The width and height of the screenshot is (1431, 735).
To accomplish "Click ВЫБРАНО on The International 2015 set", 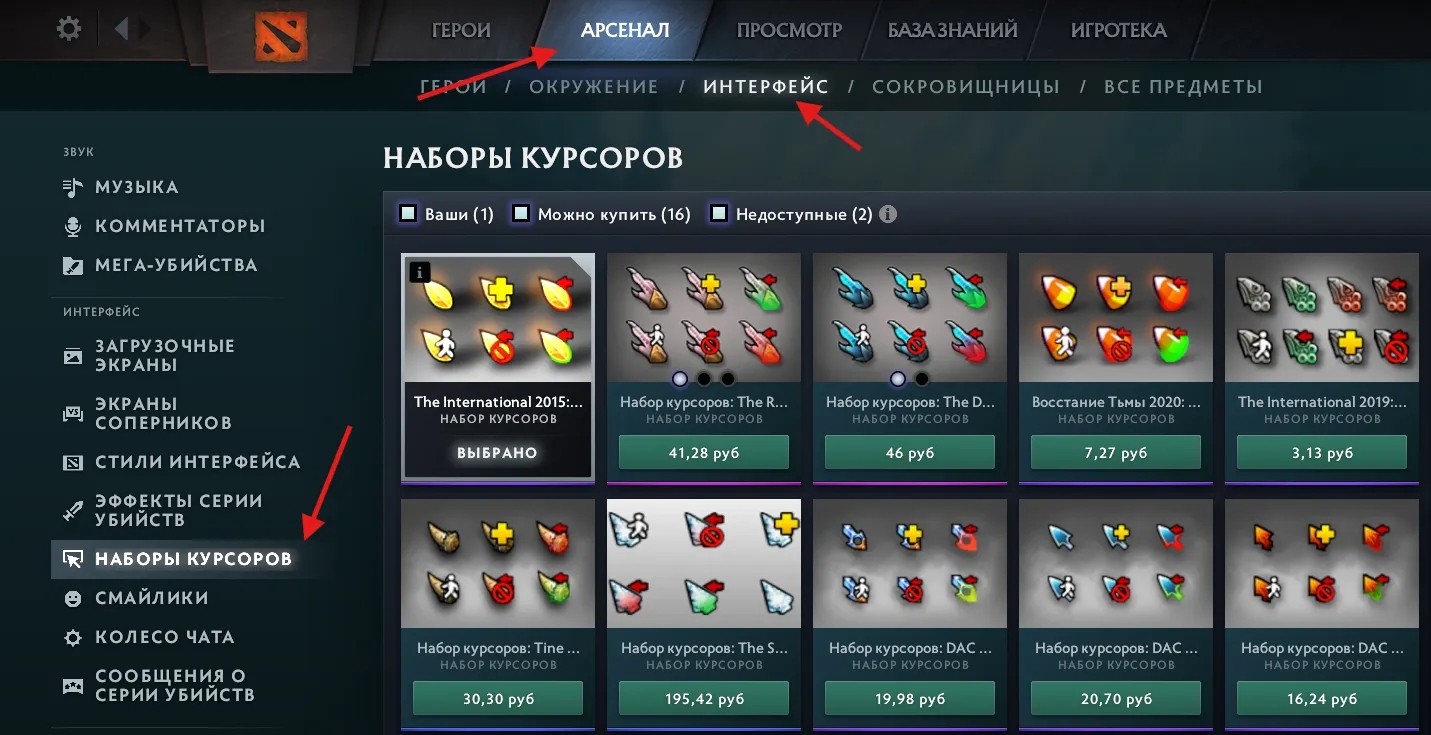I will (497, 452).
